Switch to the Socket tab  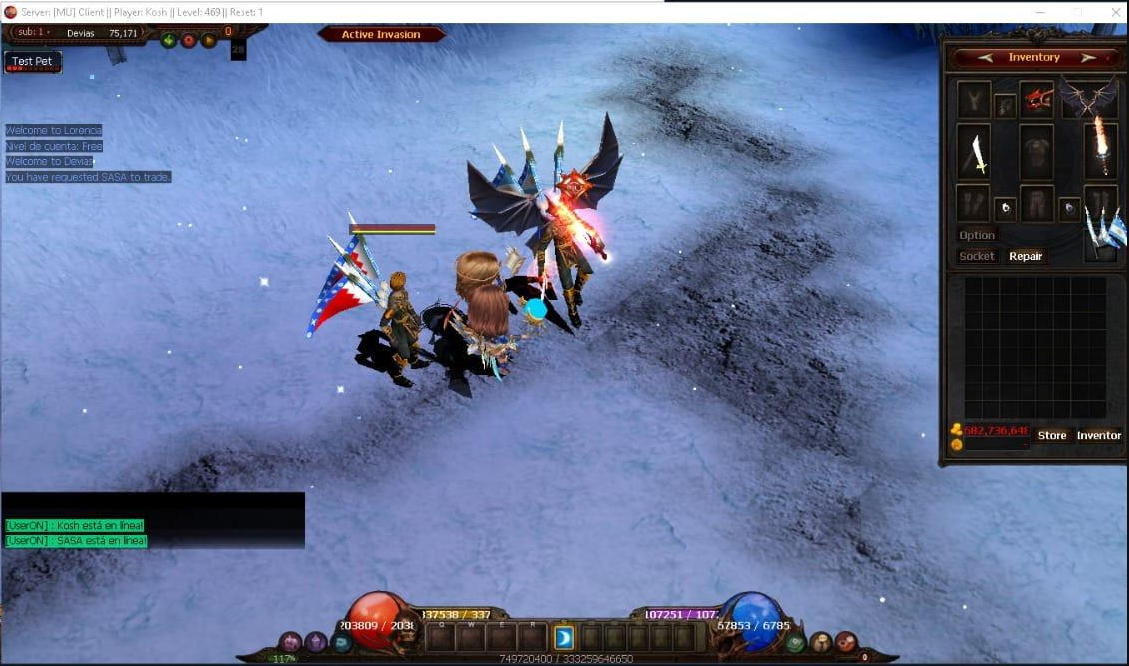[x=977, y=257]
